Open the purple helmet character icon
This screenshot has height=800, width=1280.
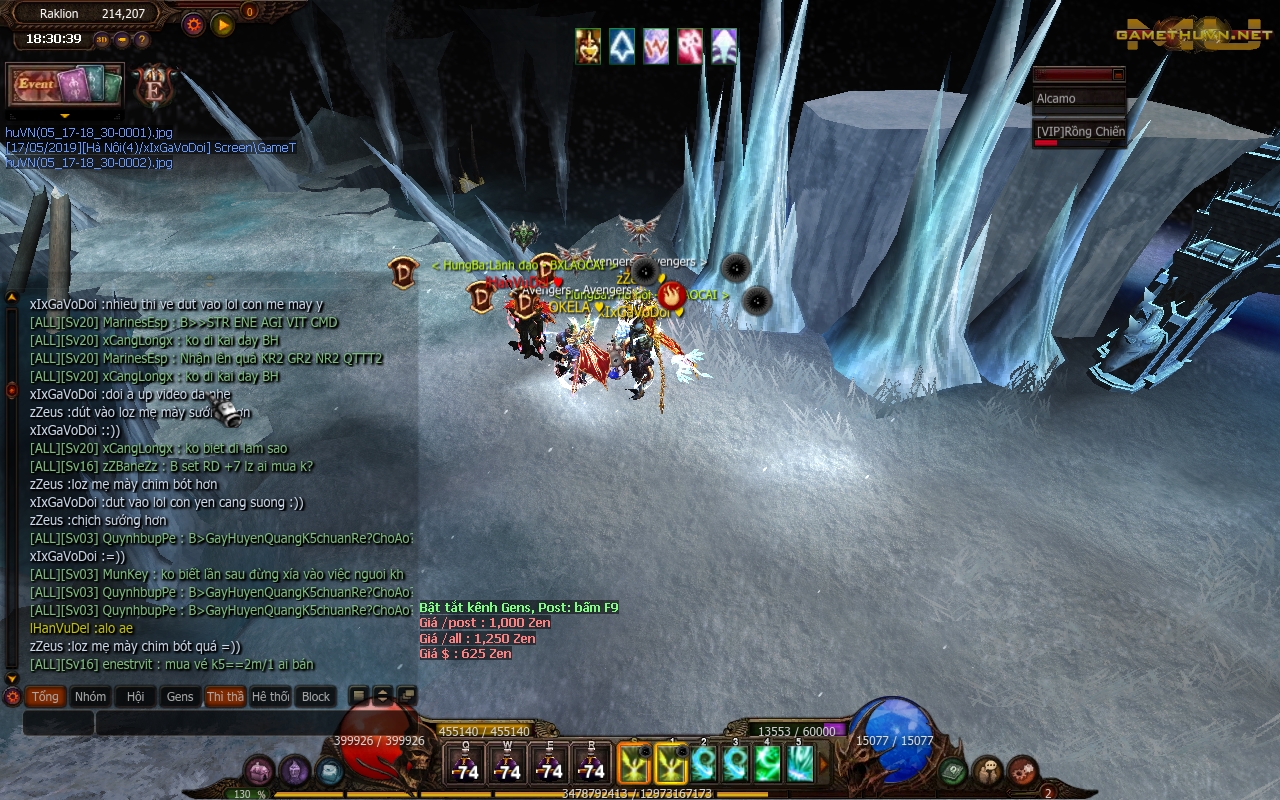pos(294,771)
